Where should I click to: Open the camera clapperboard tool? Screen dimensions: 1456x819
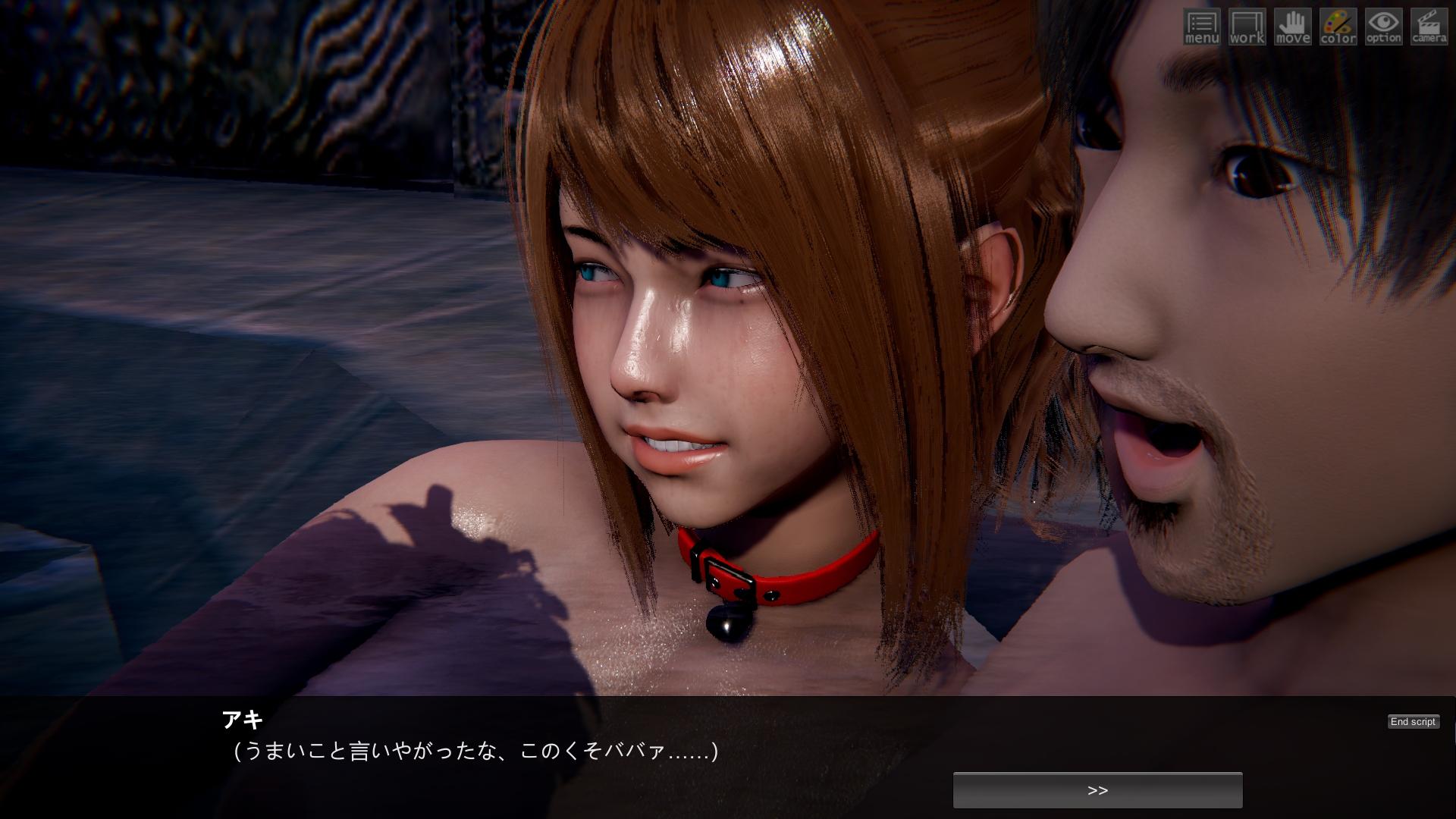1429,27
